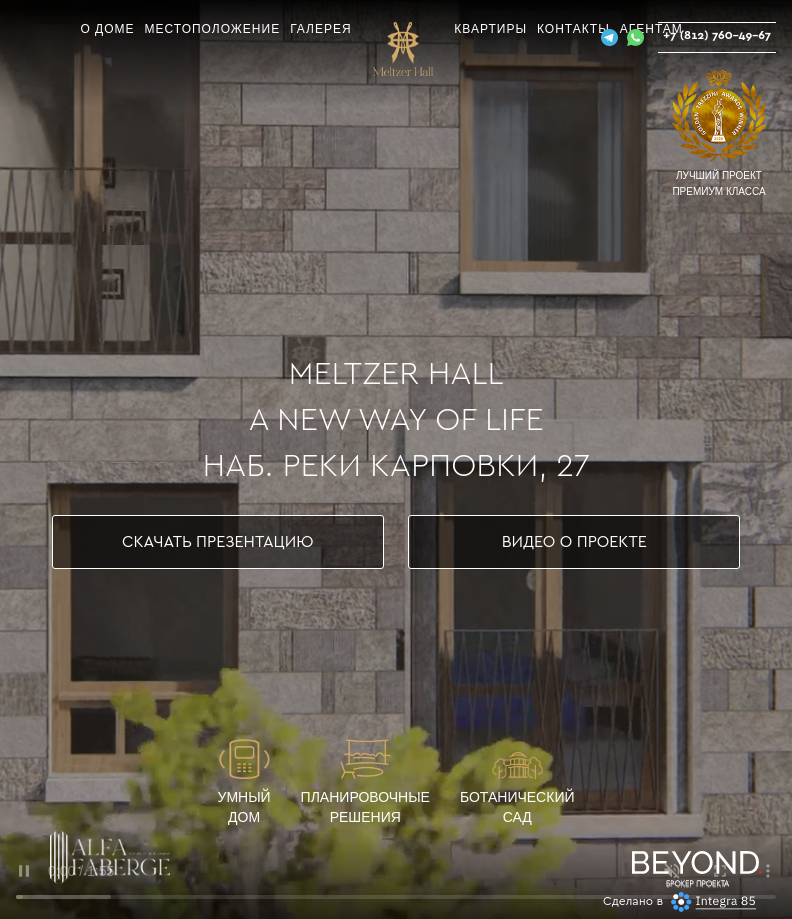Screen dimensions: 792x919
Task: Open the blue Telegram chat icon
Action: coord(609,38)
